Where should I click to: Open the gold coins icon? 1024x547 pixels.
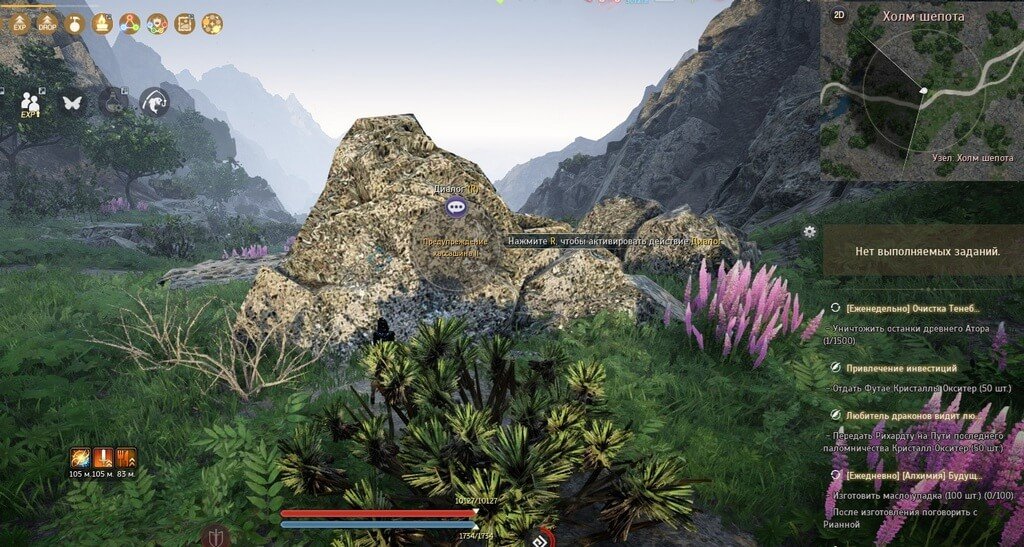click(211, 23)
